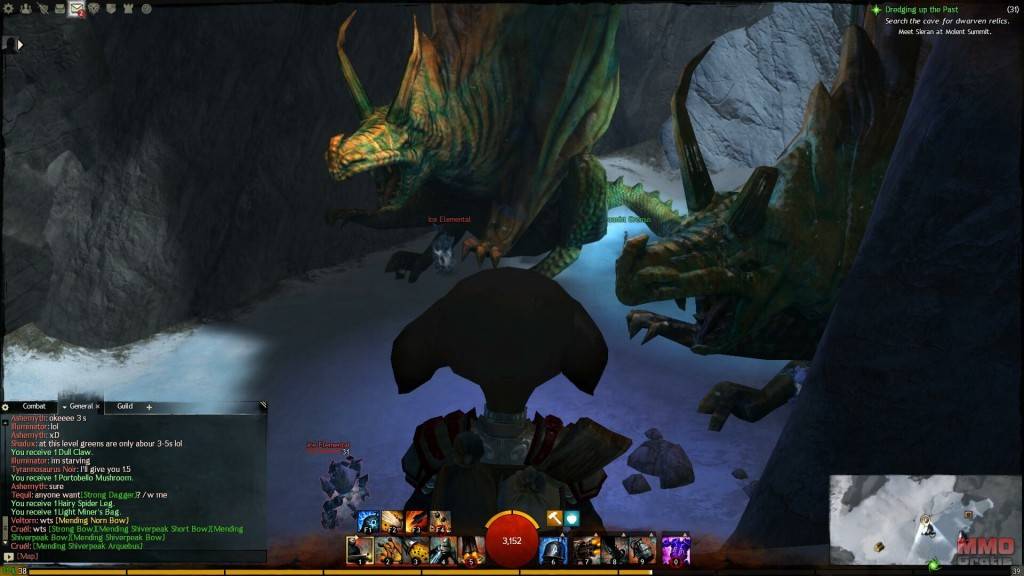Open the game menu gear icon

coord(10,9)
